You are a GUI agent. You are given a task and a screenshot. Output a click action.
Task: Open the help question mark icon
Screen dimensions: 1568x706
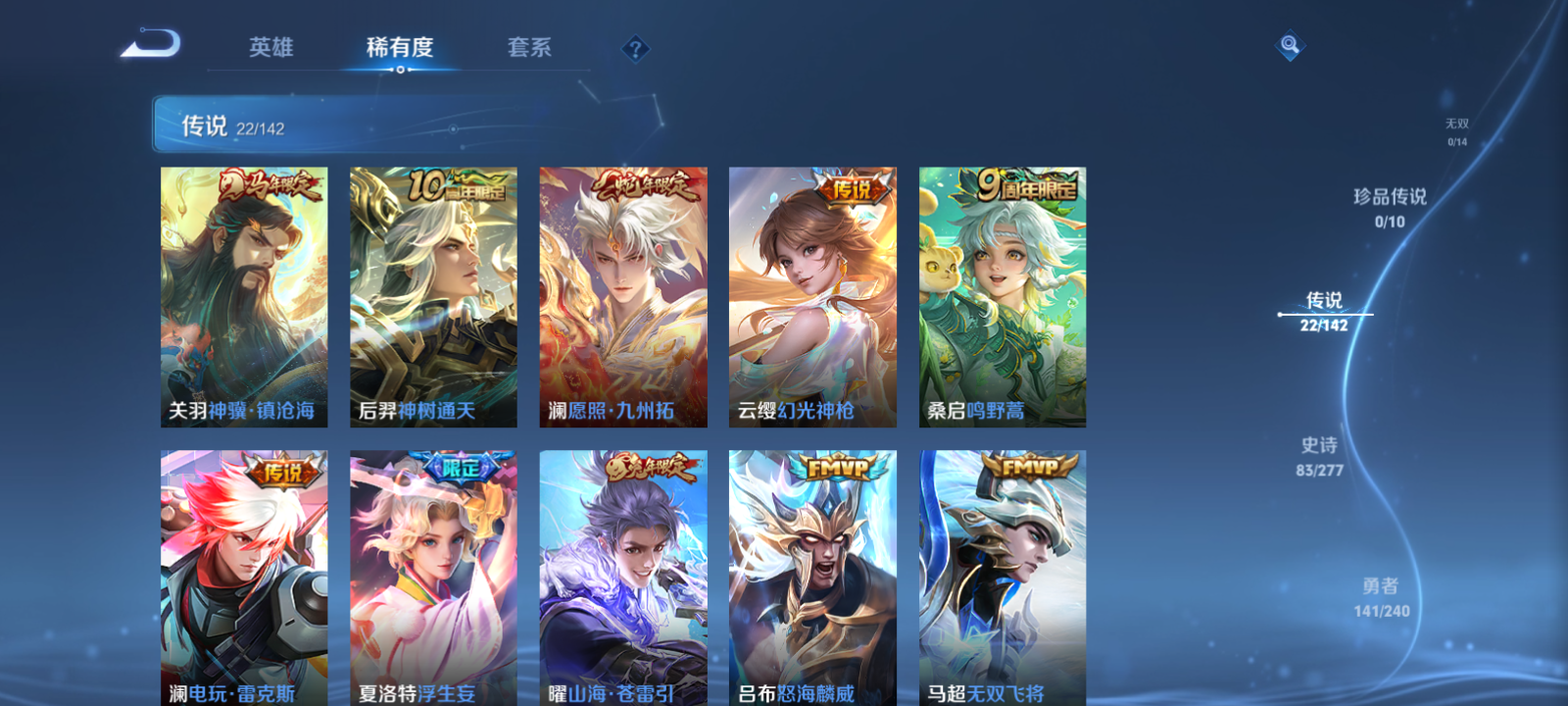(636, 46)
